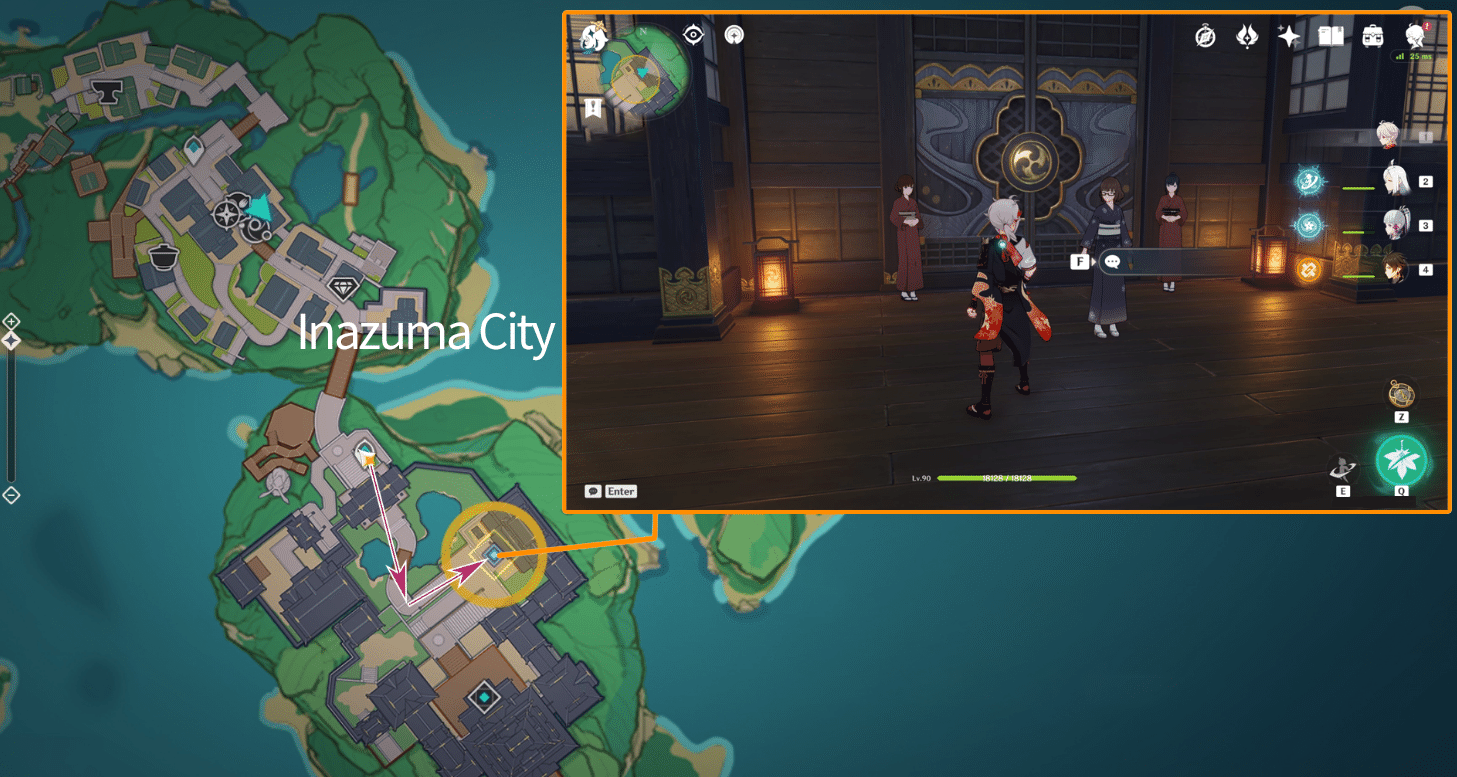Open the Adventurer Handbook compass icon
The width and height of the screenshot is (1457, 777).
[x=1205, y=36]
